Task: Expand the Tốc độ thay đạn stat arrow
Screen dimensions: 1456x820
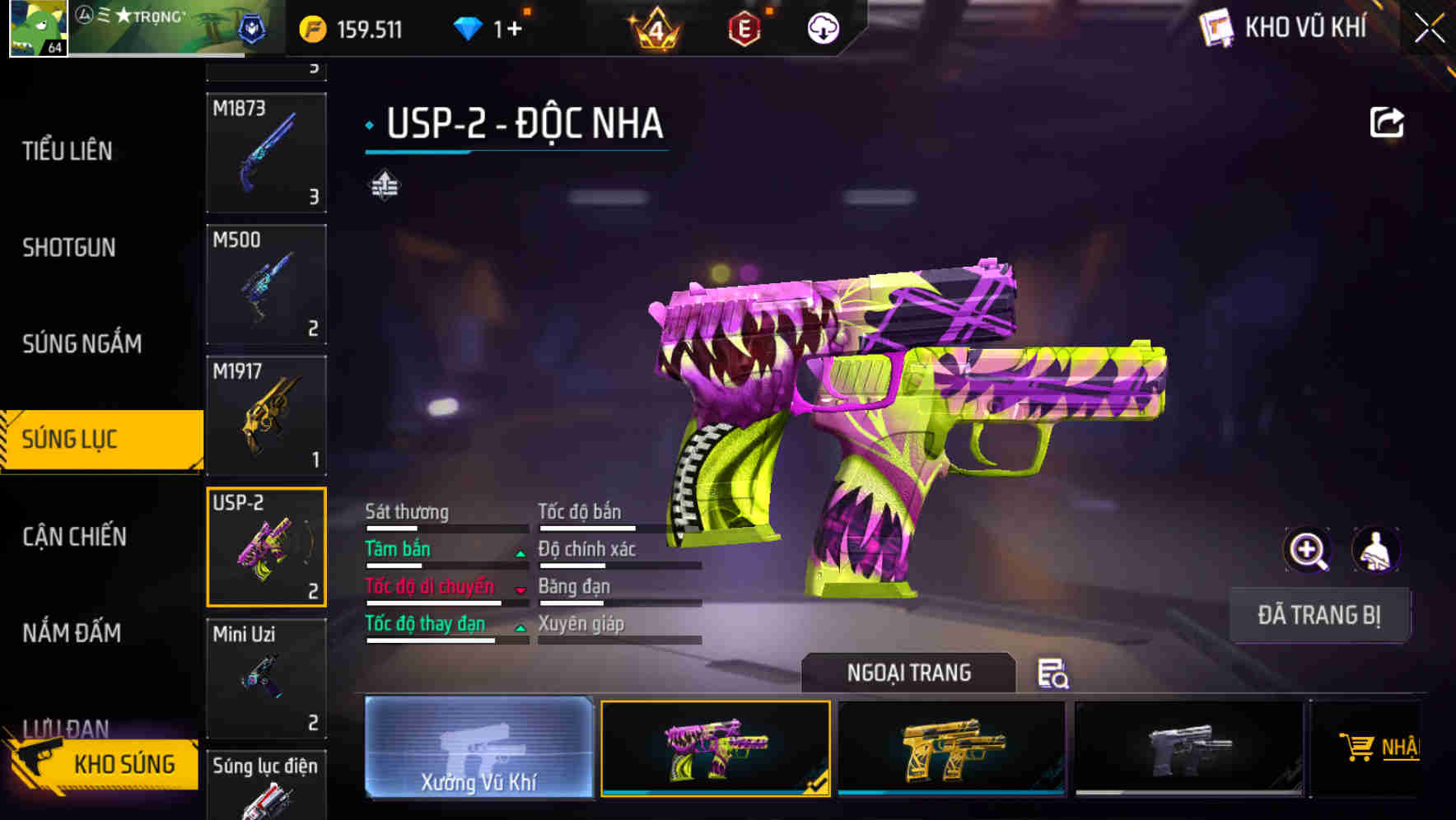Action: [x=520, y=627]
